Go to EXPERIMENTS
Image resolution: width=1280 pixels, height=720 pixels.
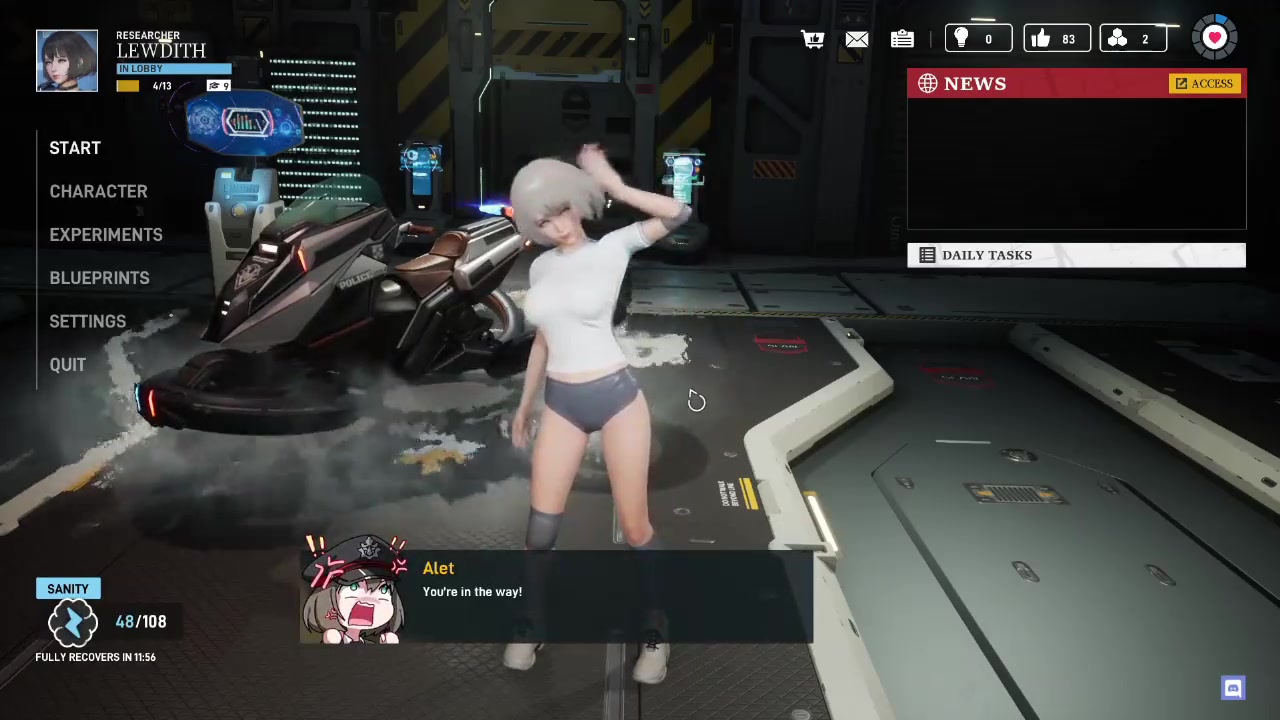(106, 235)
